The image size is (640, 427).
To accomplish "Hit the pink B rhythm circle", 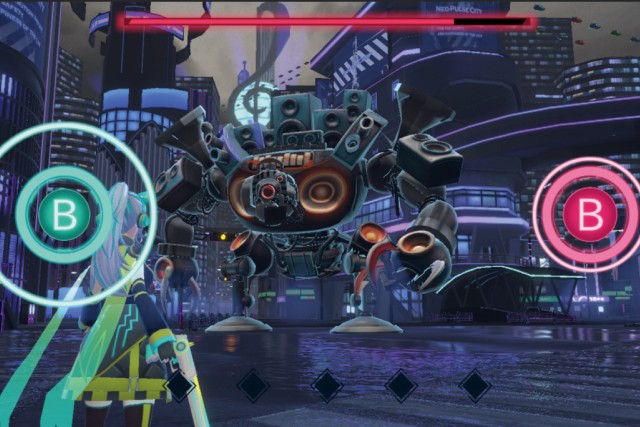I will (x=591, y=213).
